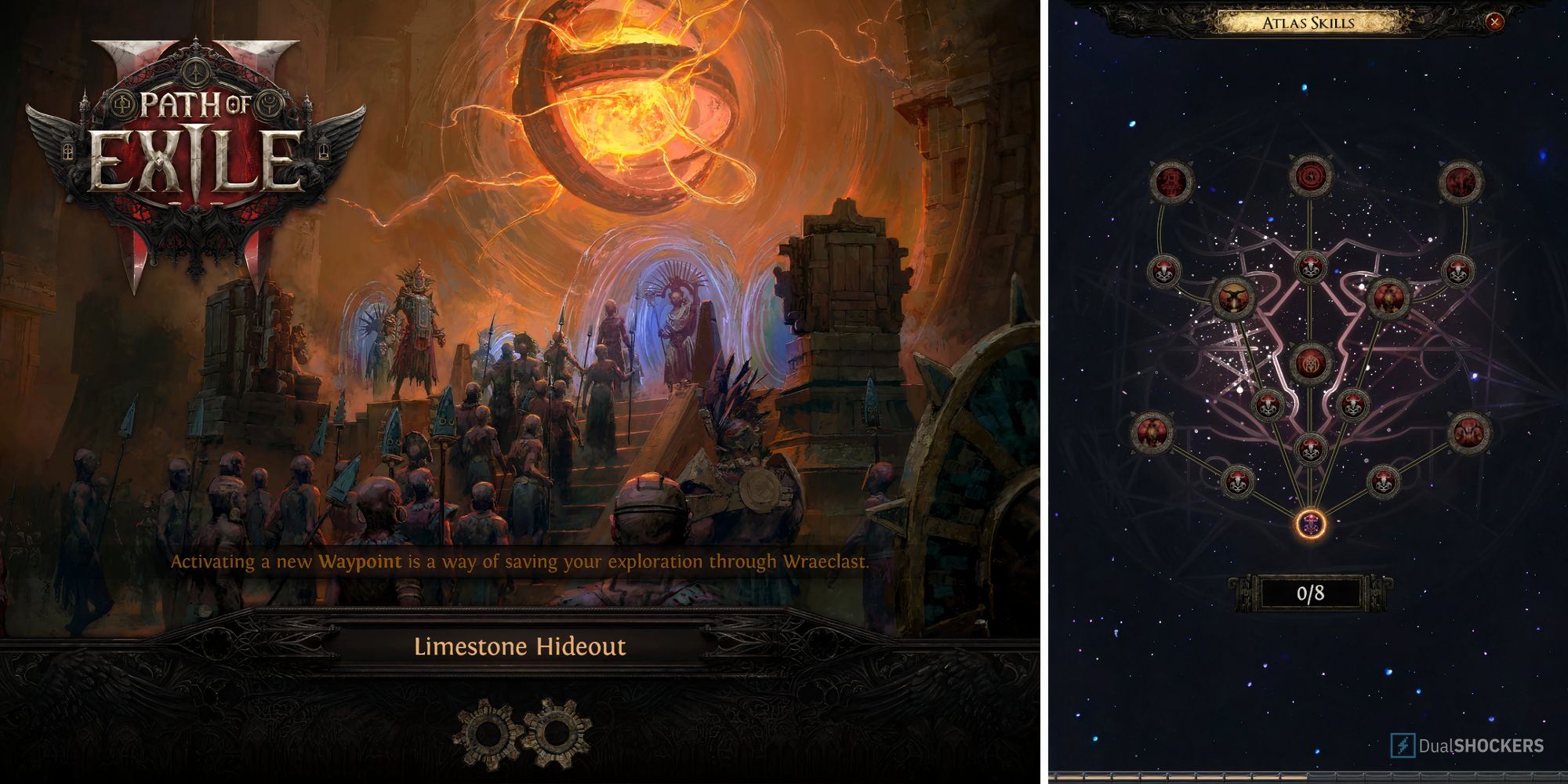Select the glowing starting node in the Atlas tree
Viewport: 1568px width, 784px height.
(1309, 523)
